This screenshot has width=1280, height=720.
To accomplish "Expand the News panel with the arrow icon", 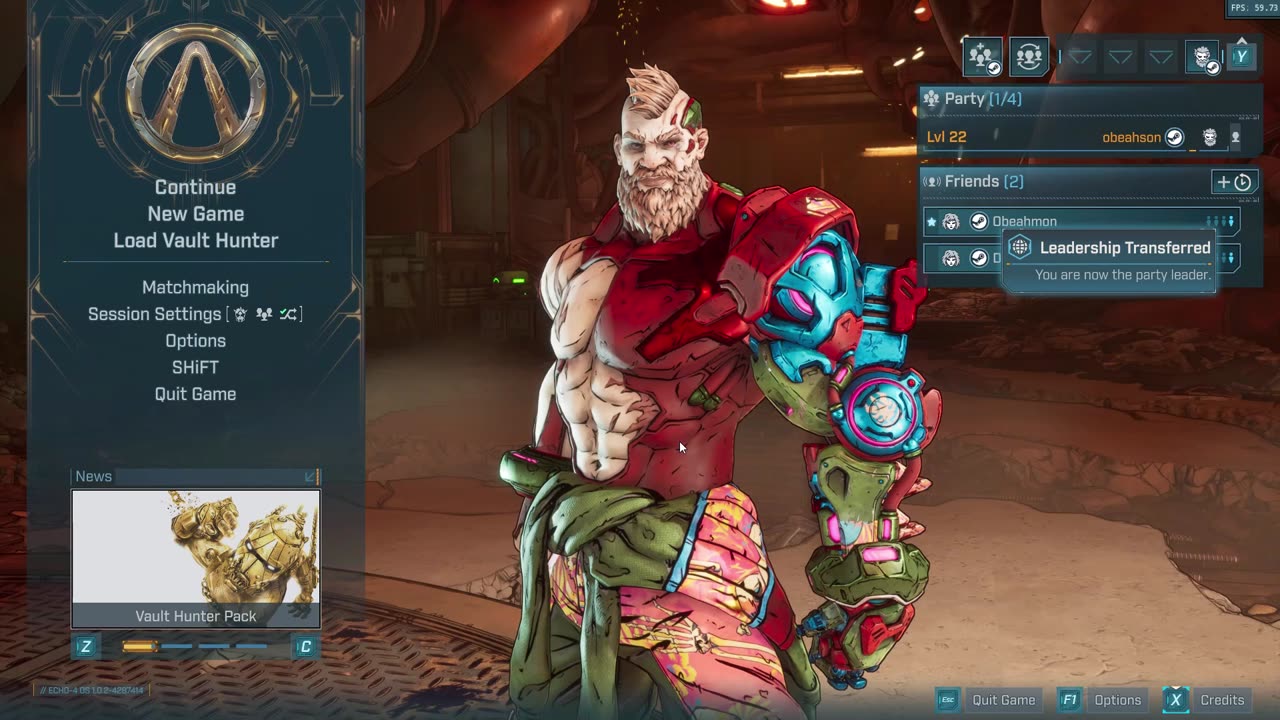I will pyautogui.click(x=310, y=477).
